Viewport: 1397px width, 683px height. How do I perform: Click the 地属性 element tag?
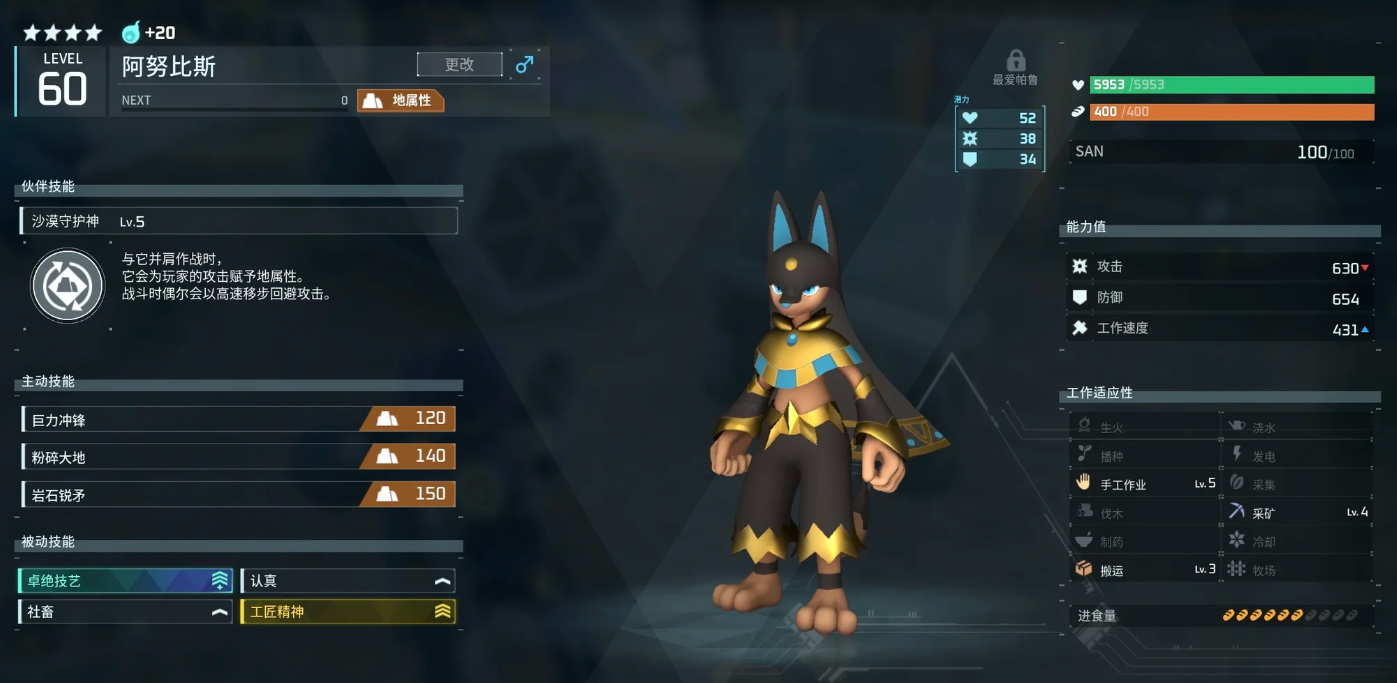(x=401, y=101)
